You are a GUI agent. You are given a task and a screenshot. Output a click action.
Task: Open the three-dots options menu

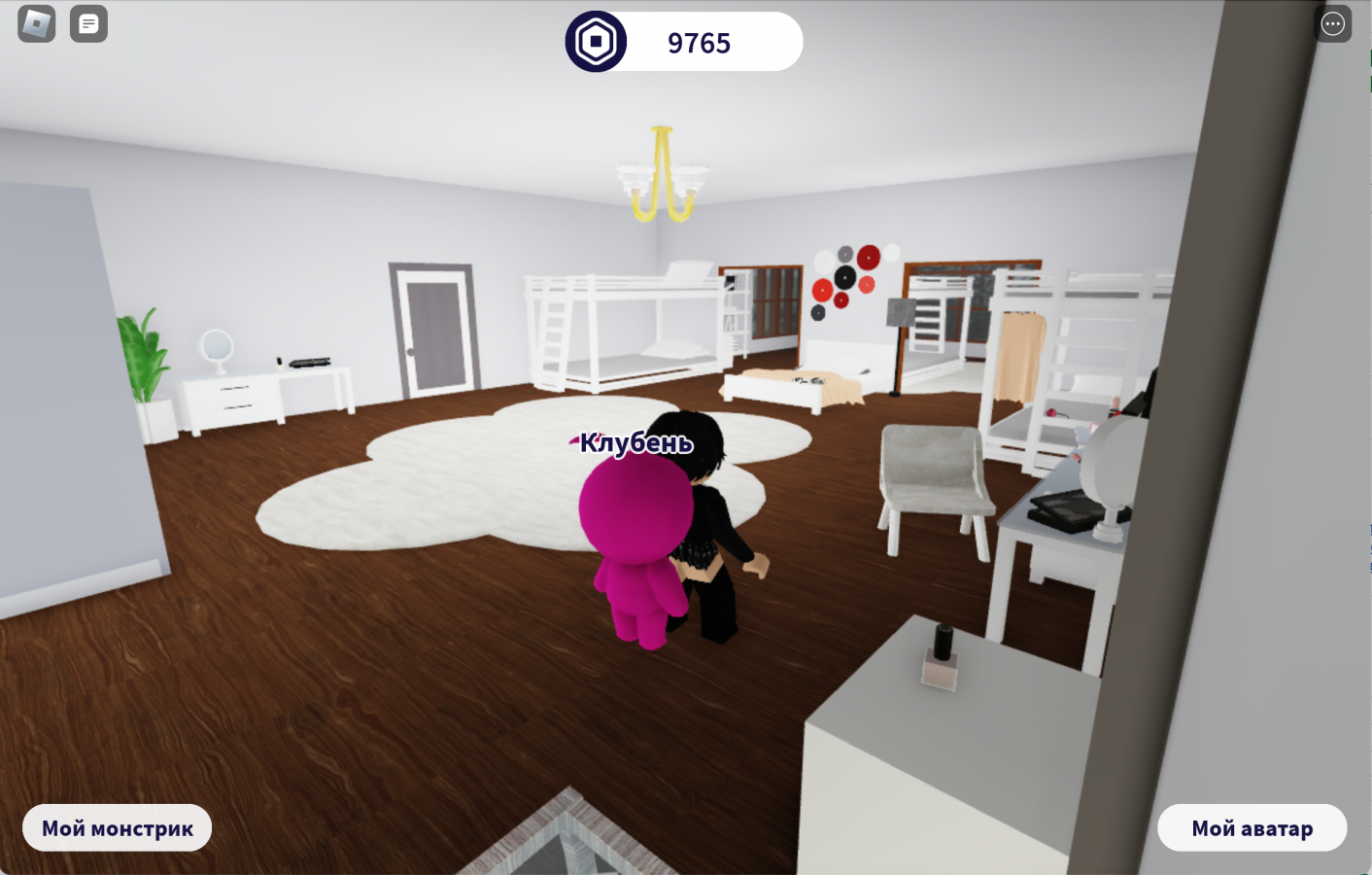click(1332, 24)
